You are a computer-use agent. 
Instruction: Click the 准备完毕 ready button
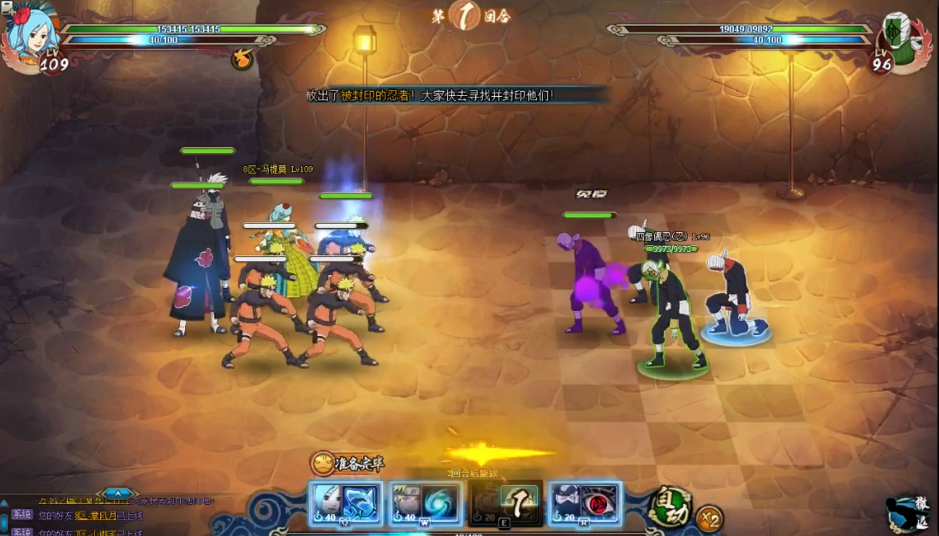click(347, 463)
